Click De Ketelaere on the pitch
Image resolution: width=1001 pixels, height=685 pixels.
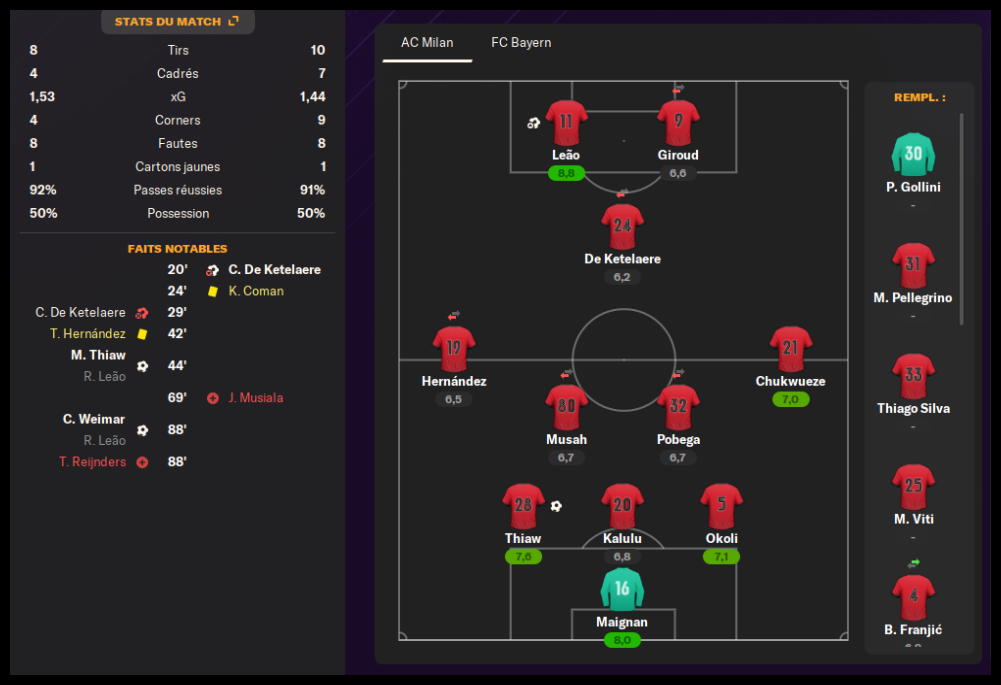pos(622,227)
